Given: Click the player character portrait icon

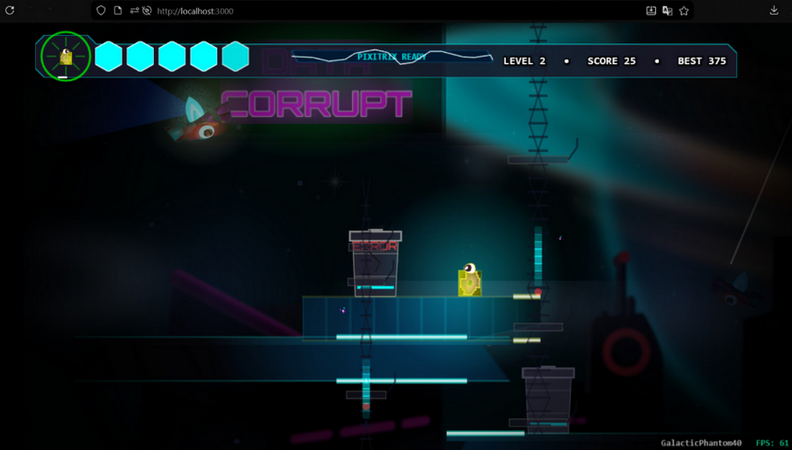Looking at the screenshot, I should pyautogui.click(x=66, y=57).
